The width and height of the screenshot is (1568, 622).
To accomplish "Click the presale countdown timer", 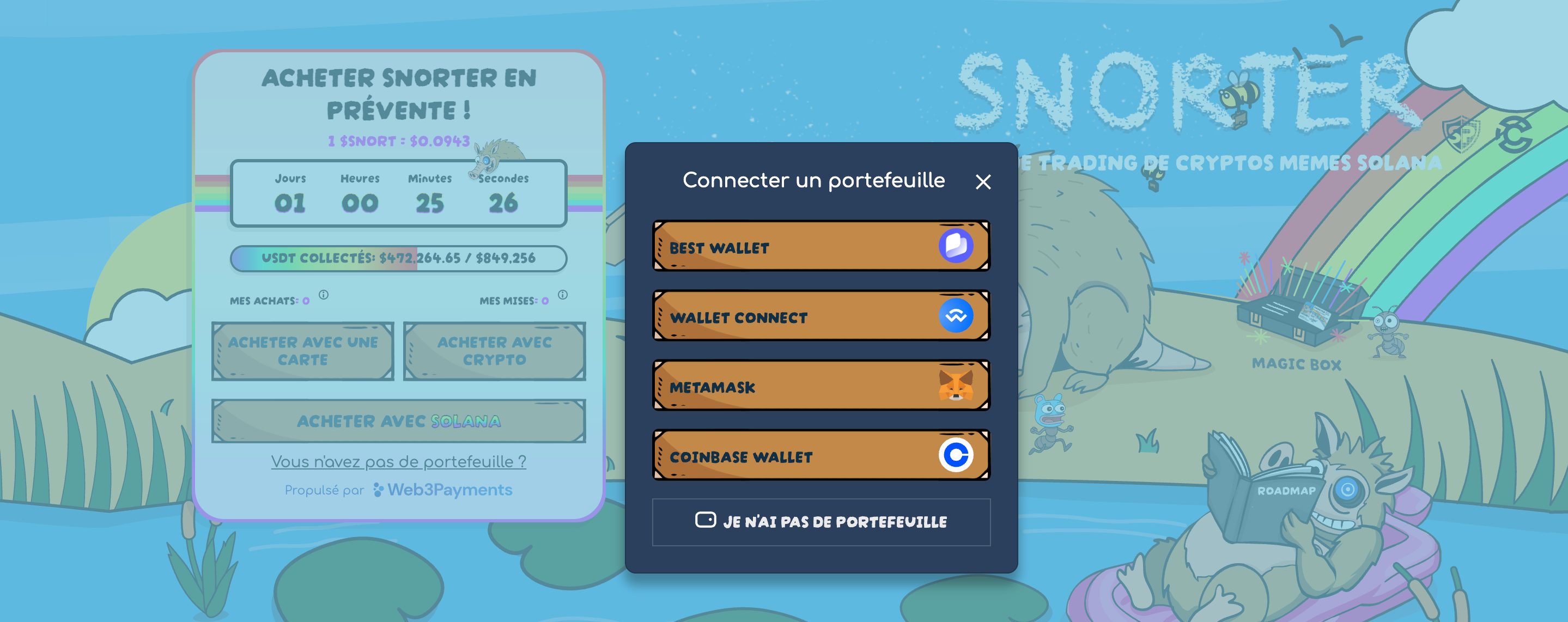I will point(398,193).
